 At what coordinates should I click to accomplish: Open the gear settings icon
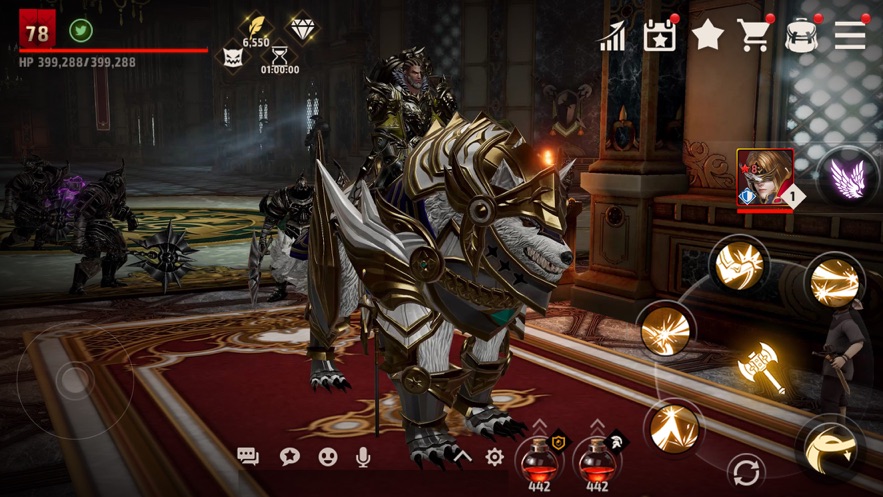click(494, 457)
